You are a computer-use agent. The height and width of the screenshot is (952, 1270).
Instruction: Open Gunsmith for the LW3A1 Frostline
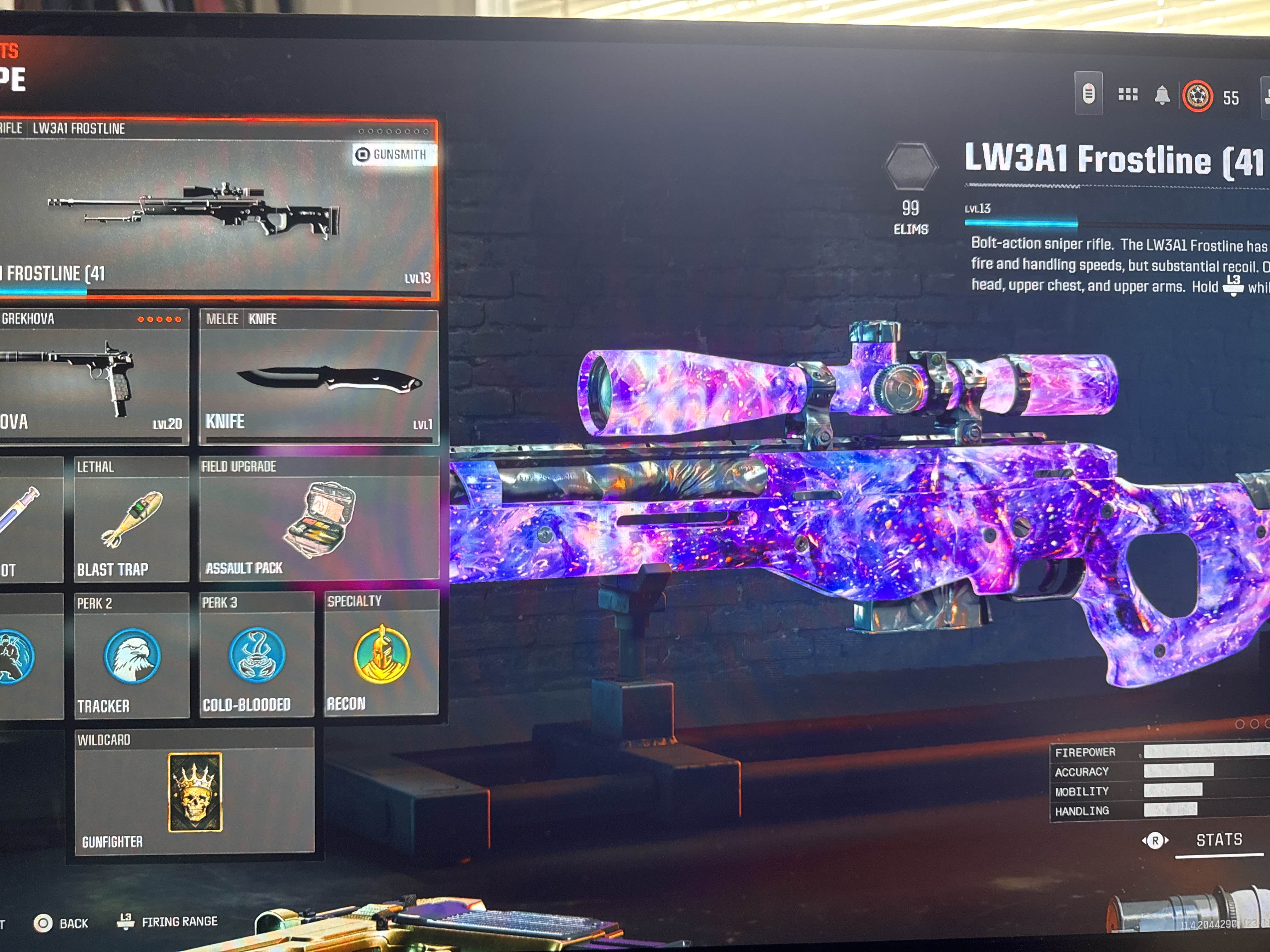tap(394, 154)
